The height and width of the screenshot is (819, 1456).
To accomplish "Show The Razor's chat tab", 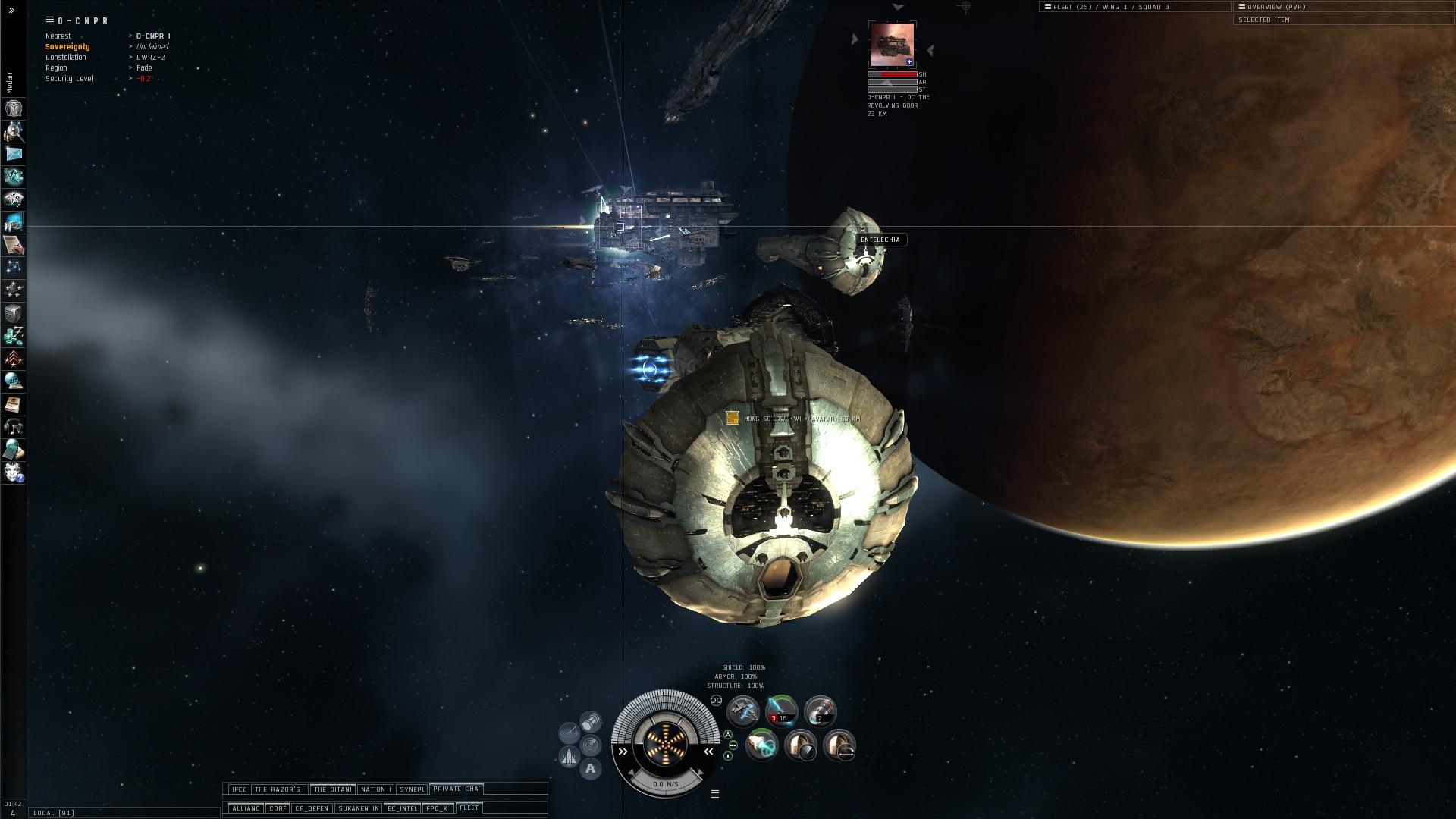I will pos(278,789).
